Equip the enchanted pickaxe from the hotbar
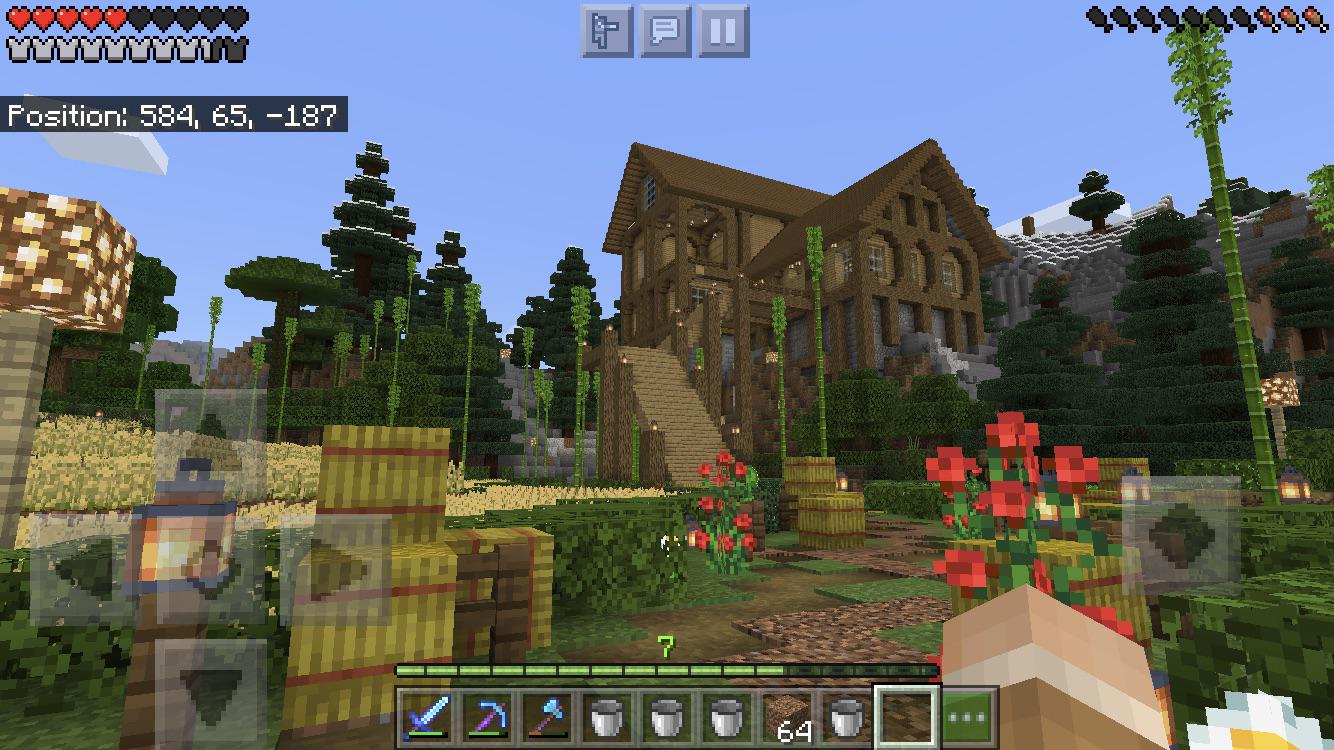Image resolution: width=1334 pixels, height=750 pixels. [x=487, y=716]
